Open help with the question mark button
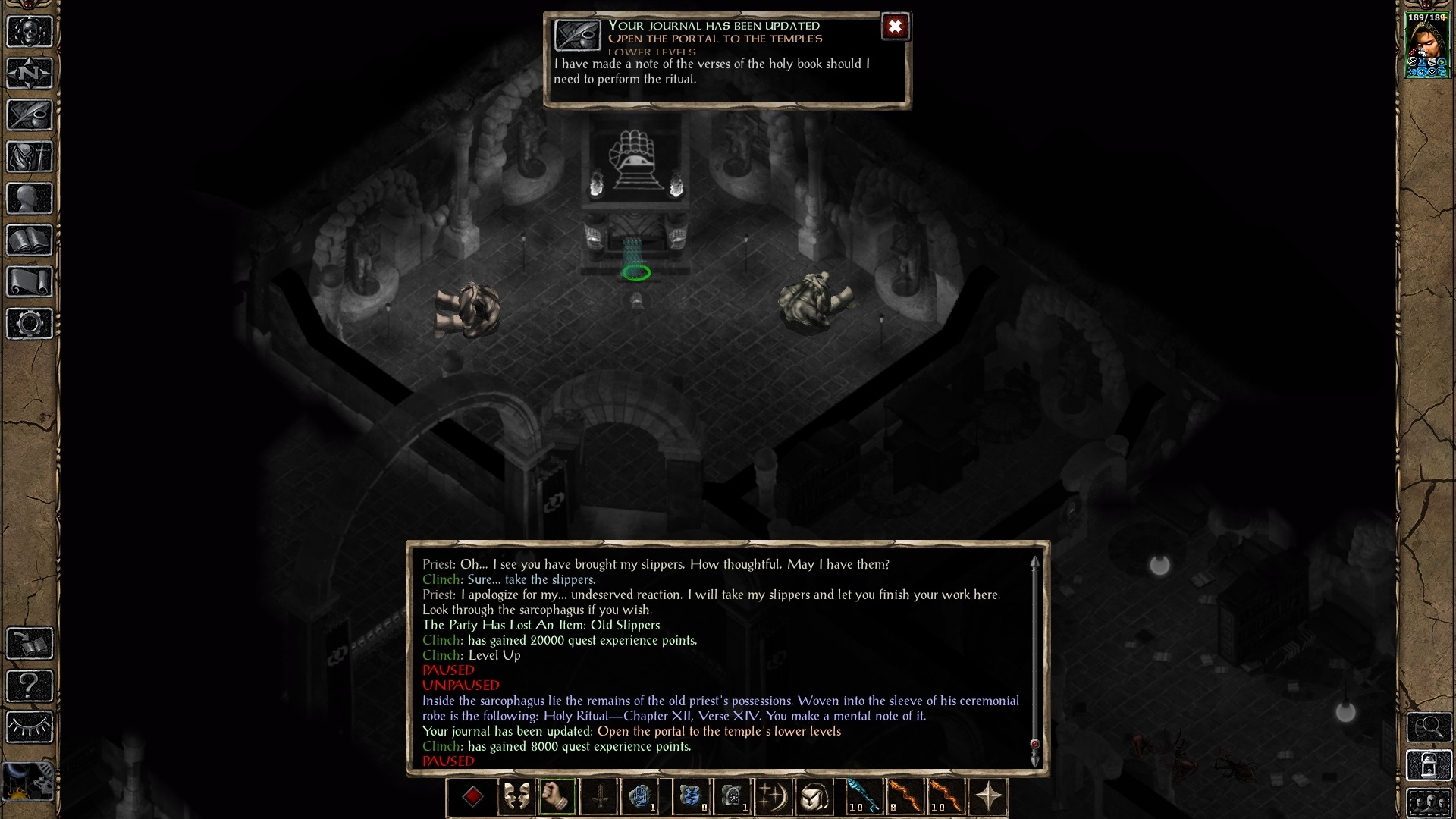 pyautogui.click(x=30, y=686)
